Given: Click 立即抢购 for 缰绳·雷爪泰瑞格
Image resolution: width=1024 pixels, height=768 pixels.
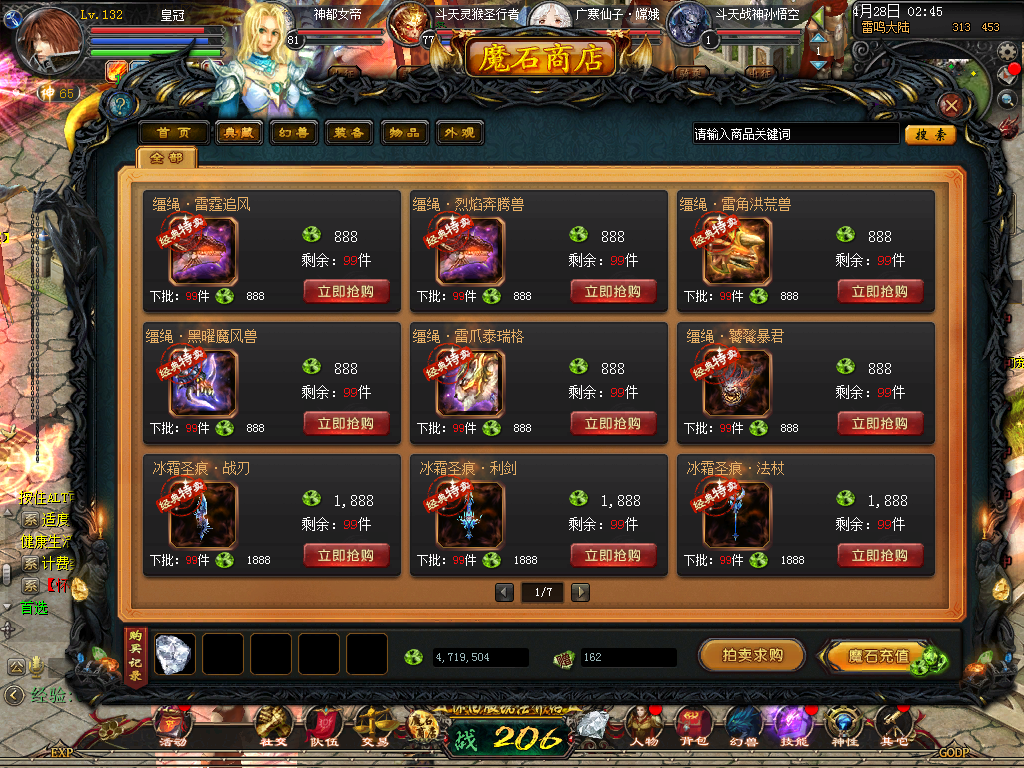Looking at the screenshot, I should point(613,424).
